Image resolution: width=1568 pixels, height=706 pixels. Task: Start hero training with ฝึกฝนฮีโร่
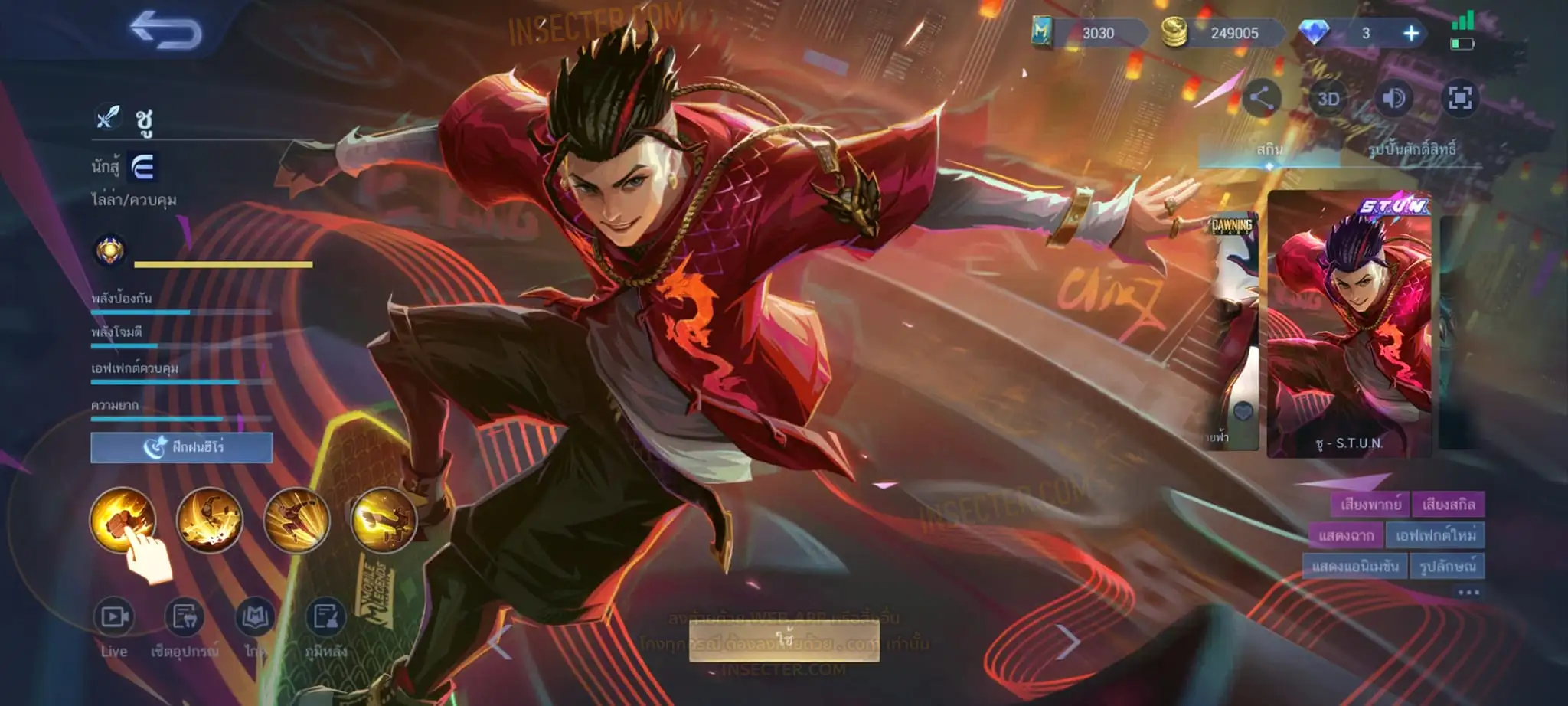click(x=181, y=447)
